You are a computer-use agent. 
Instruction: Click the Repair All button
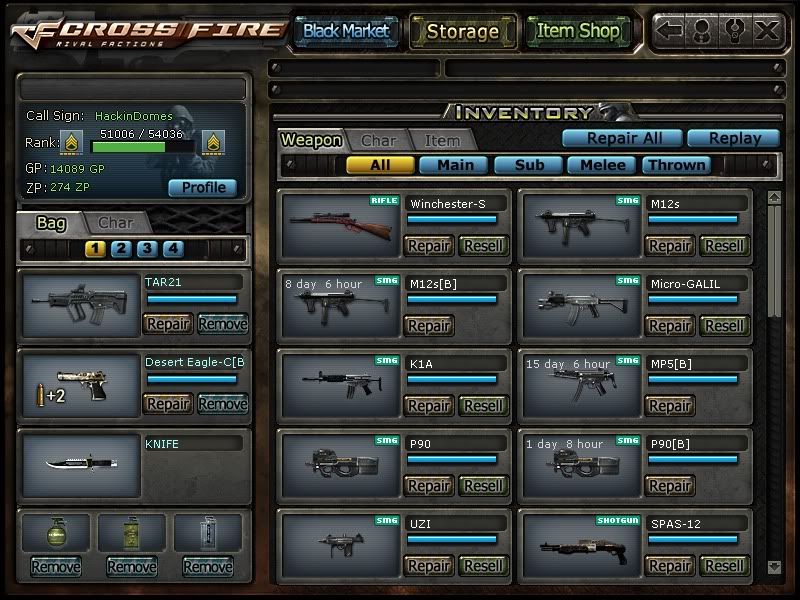click(x=620, y=139)
